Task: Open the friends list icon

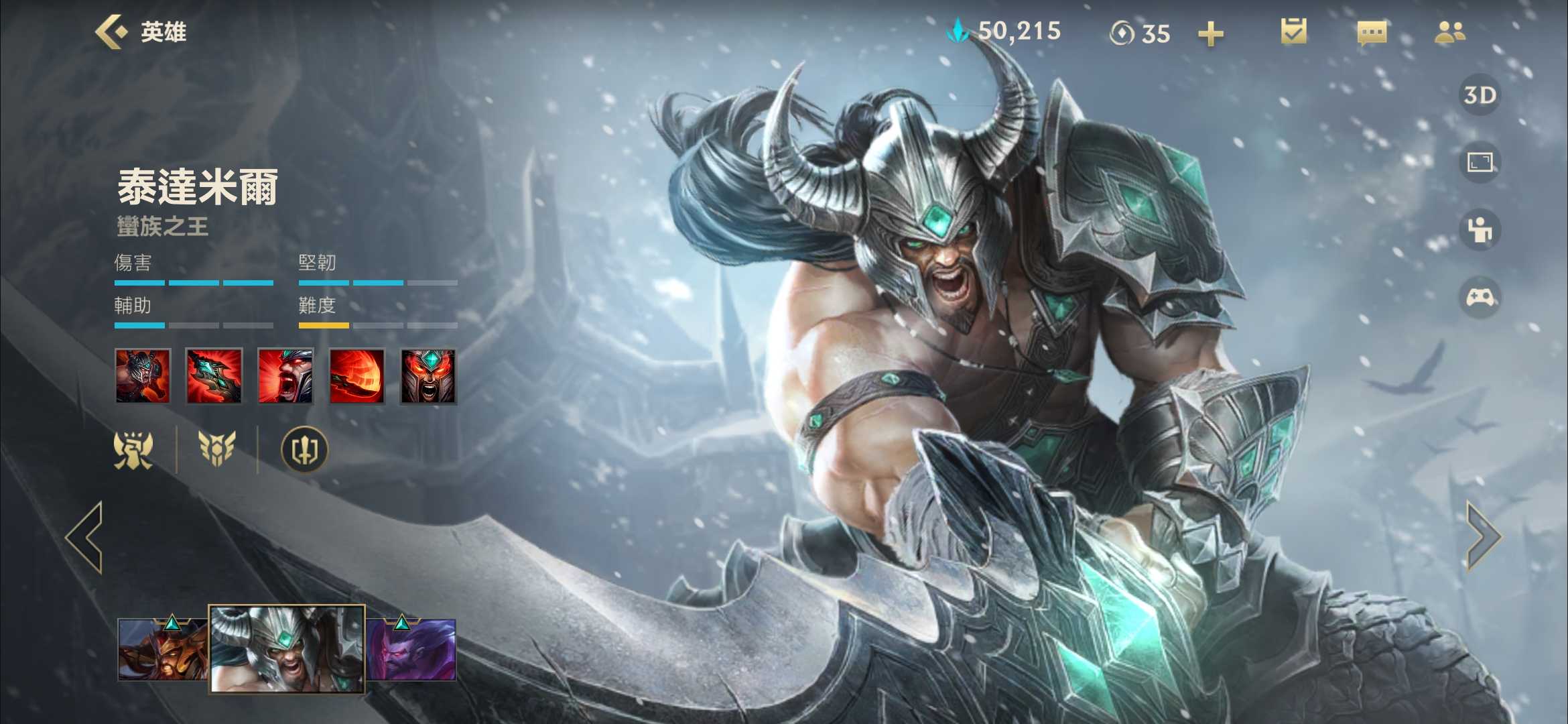Action: (x=1449, y=32)
